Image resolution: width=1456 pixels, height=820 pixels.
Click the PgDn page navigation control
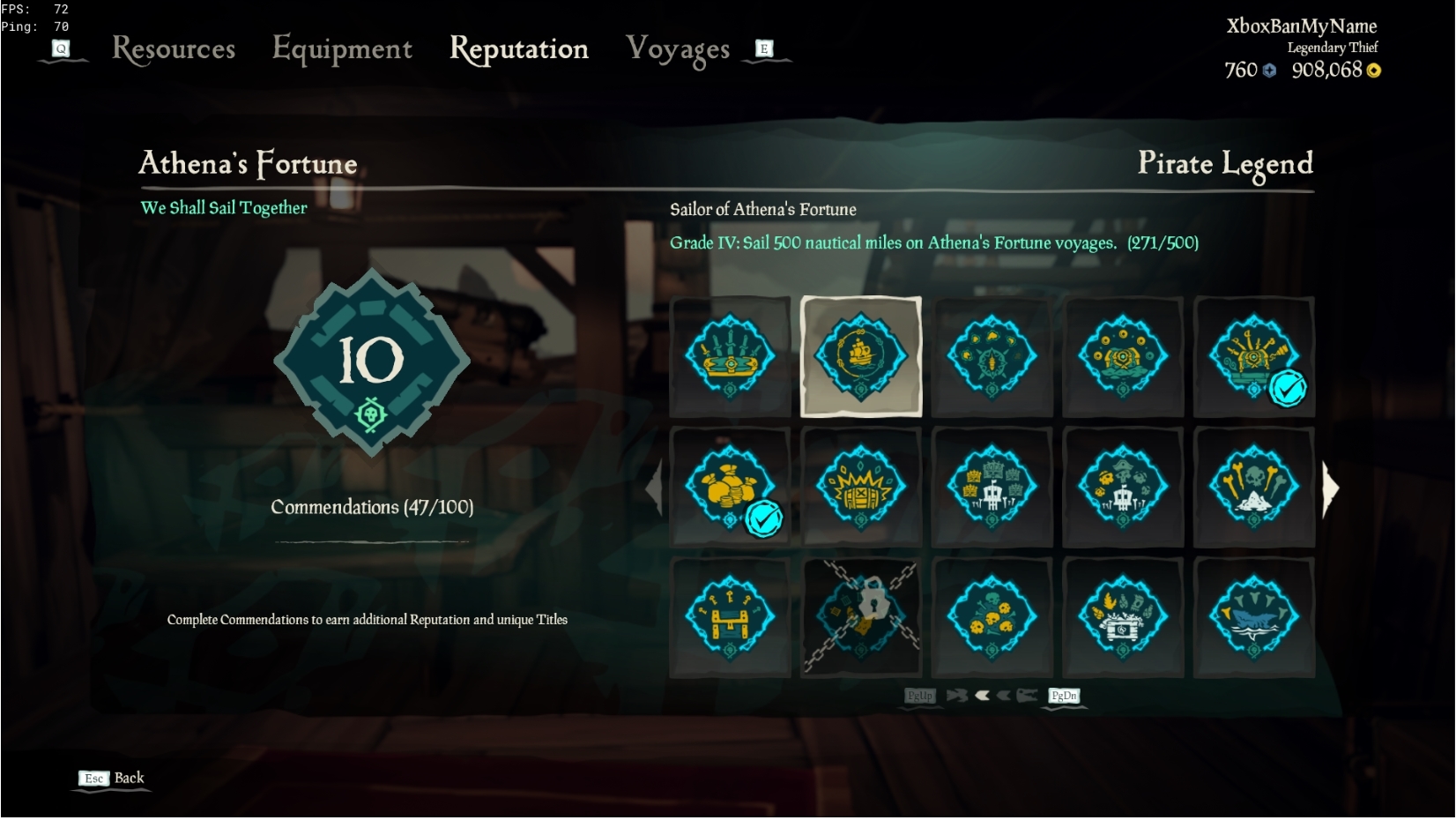tap(1063, 697)
